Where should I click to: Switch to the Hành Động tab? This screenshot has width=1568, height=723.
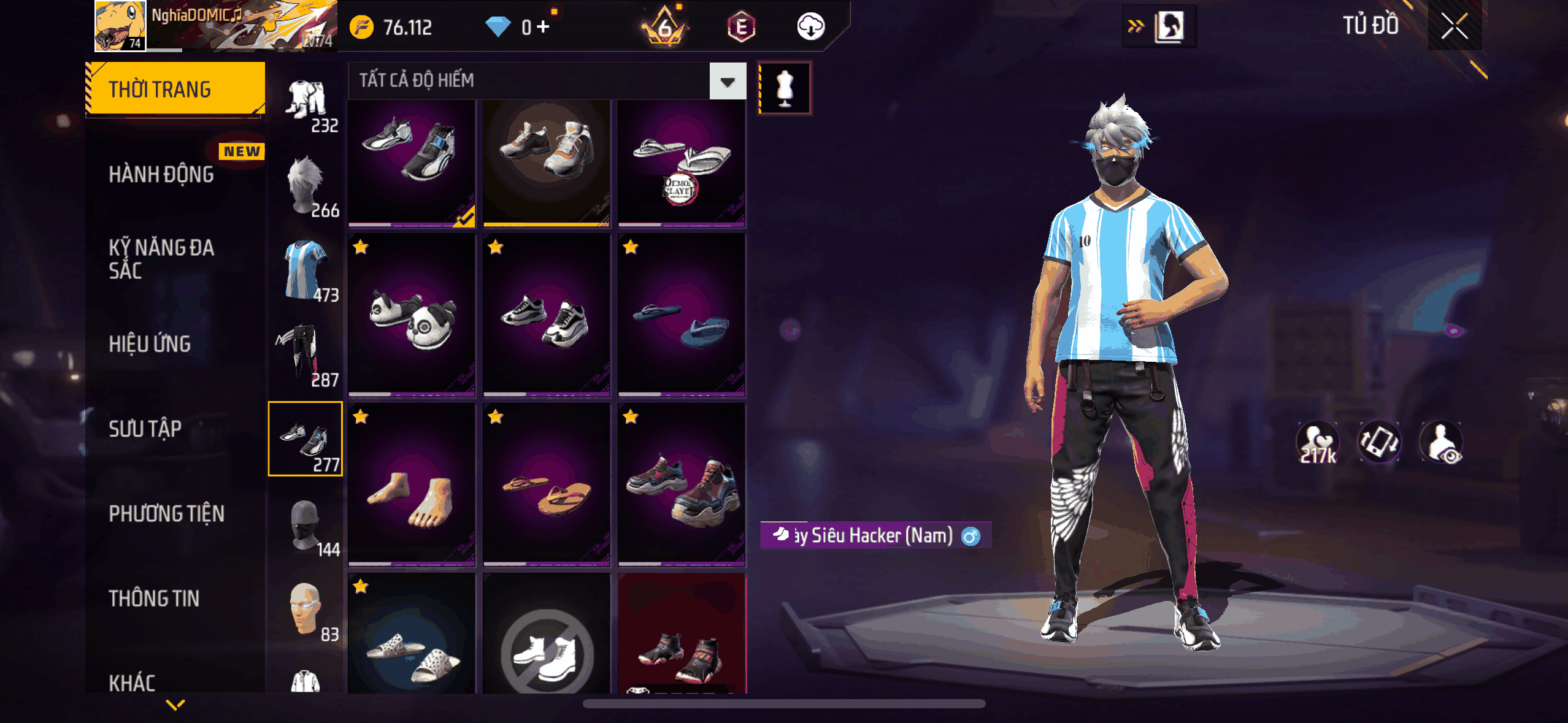coord(161,175)
